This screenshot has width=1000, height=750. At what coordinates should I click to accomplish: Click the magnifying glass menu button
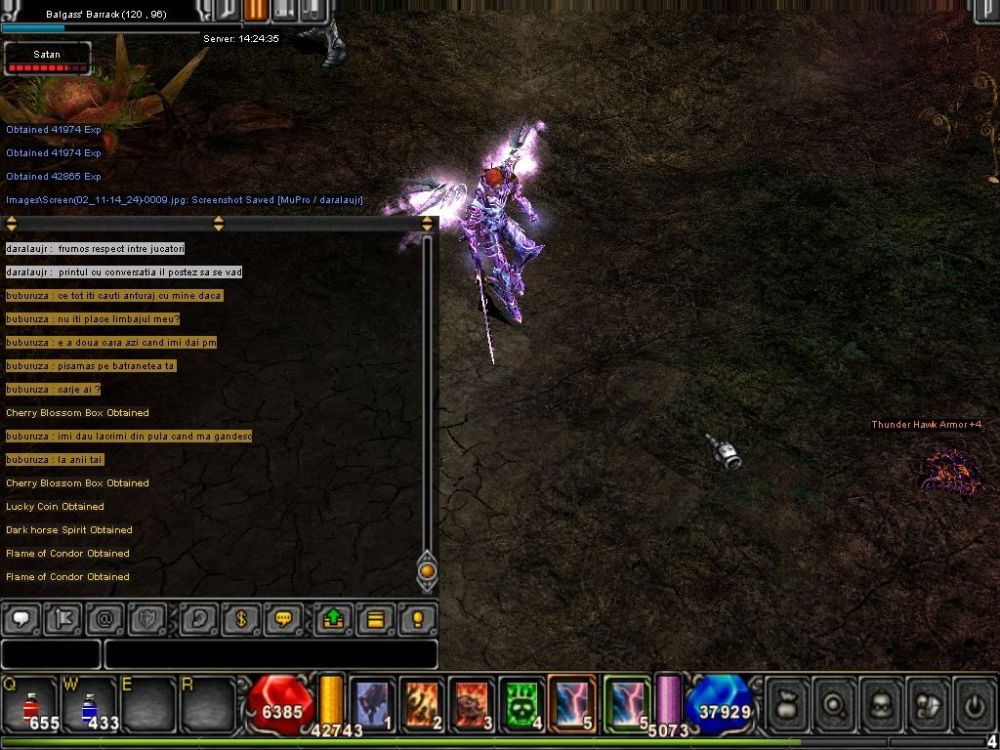832,705
